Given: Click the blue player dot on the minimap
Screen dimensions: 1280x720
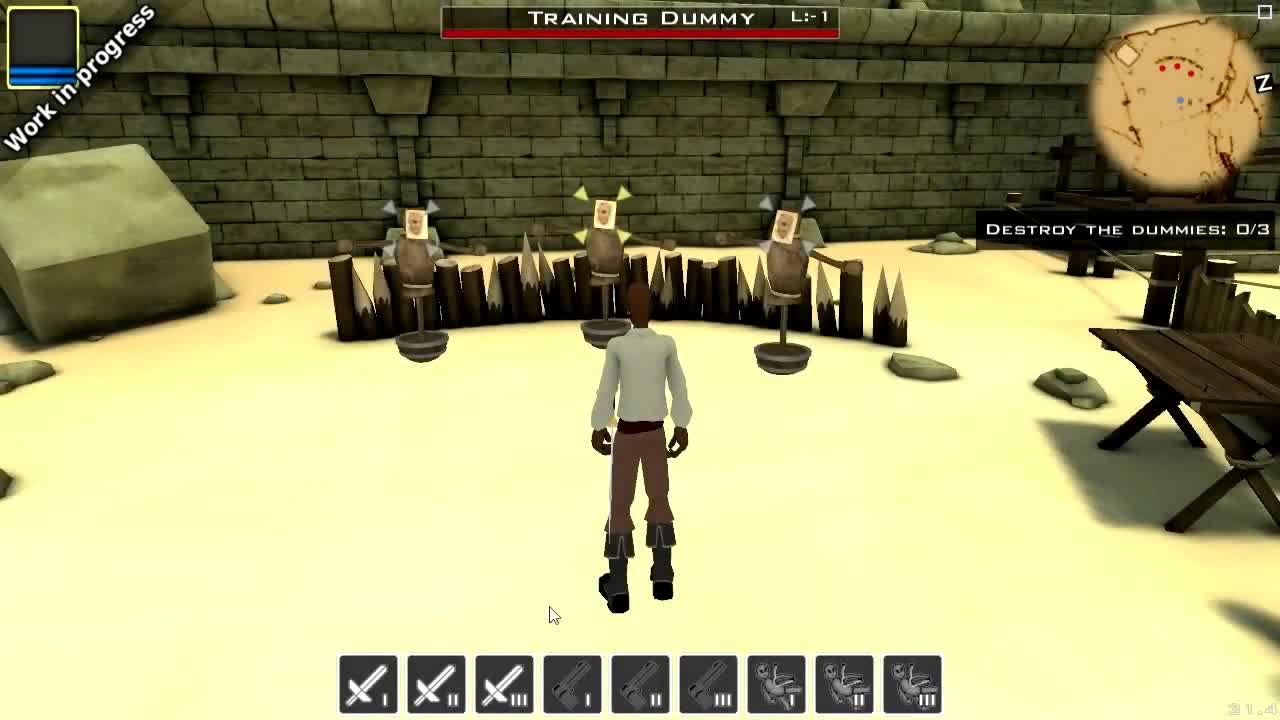Looking at the screenshot, I should click(1181, 99).
